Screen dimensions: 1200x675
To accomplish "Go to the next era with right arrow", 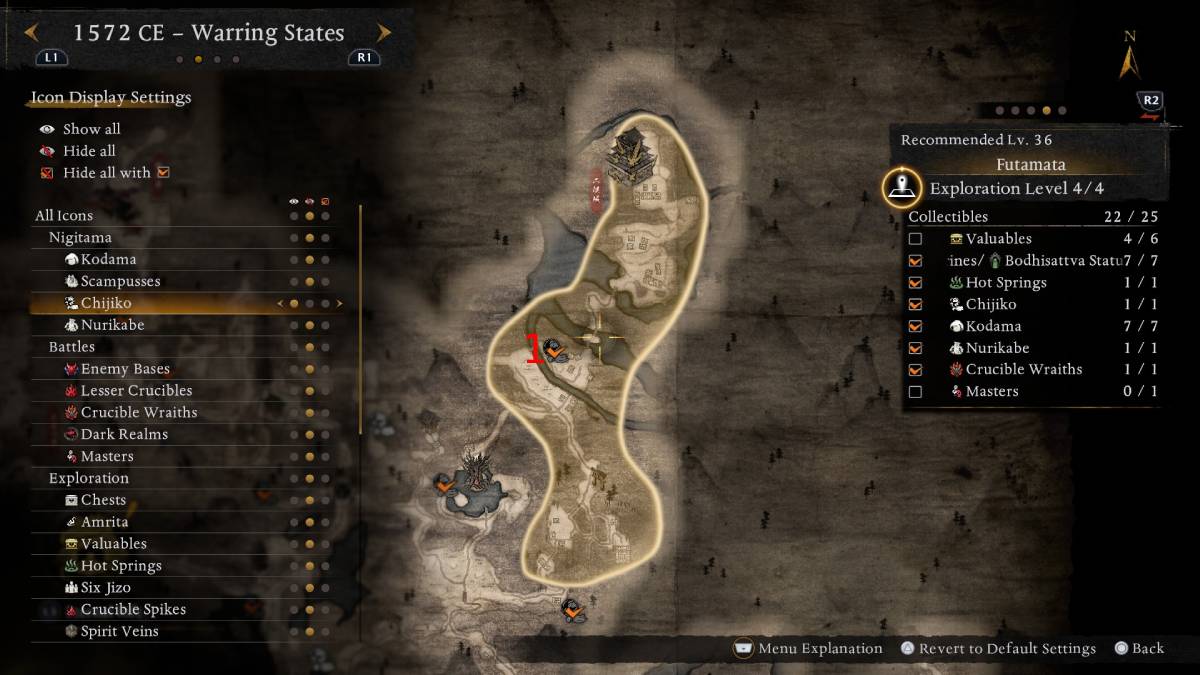I will tap(384, 33).
